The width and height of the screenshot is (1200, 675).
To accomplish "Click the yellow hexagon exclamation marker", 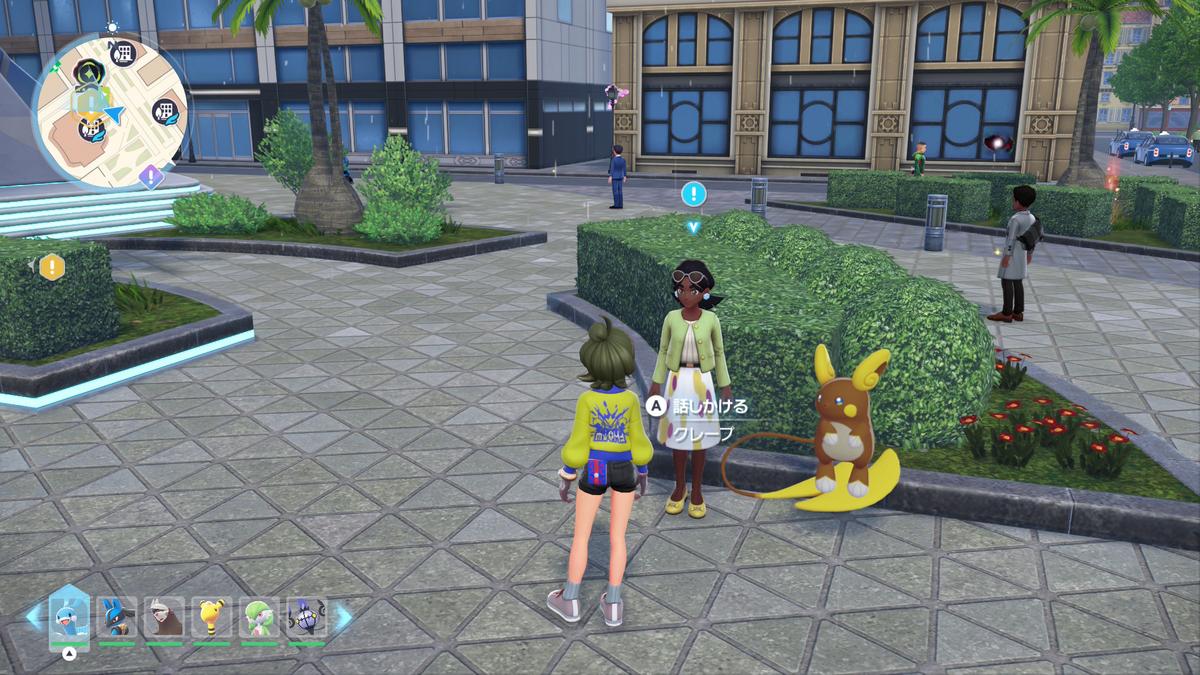I will (51, 267).
